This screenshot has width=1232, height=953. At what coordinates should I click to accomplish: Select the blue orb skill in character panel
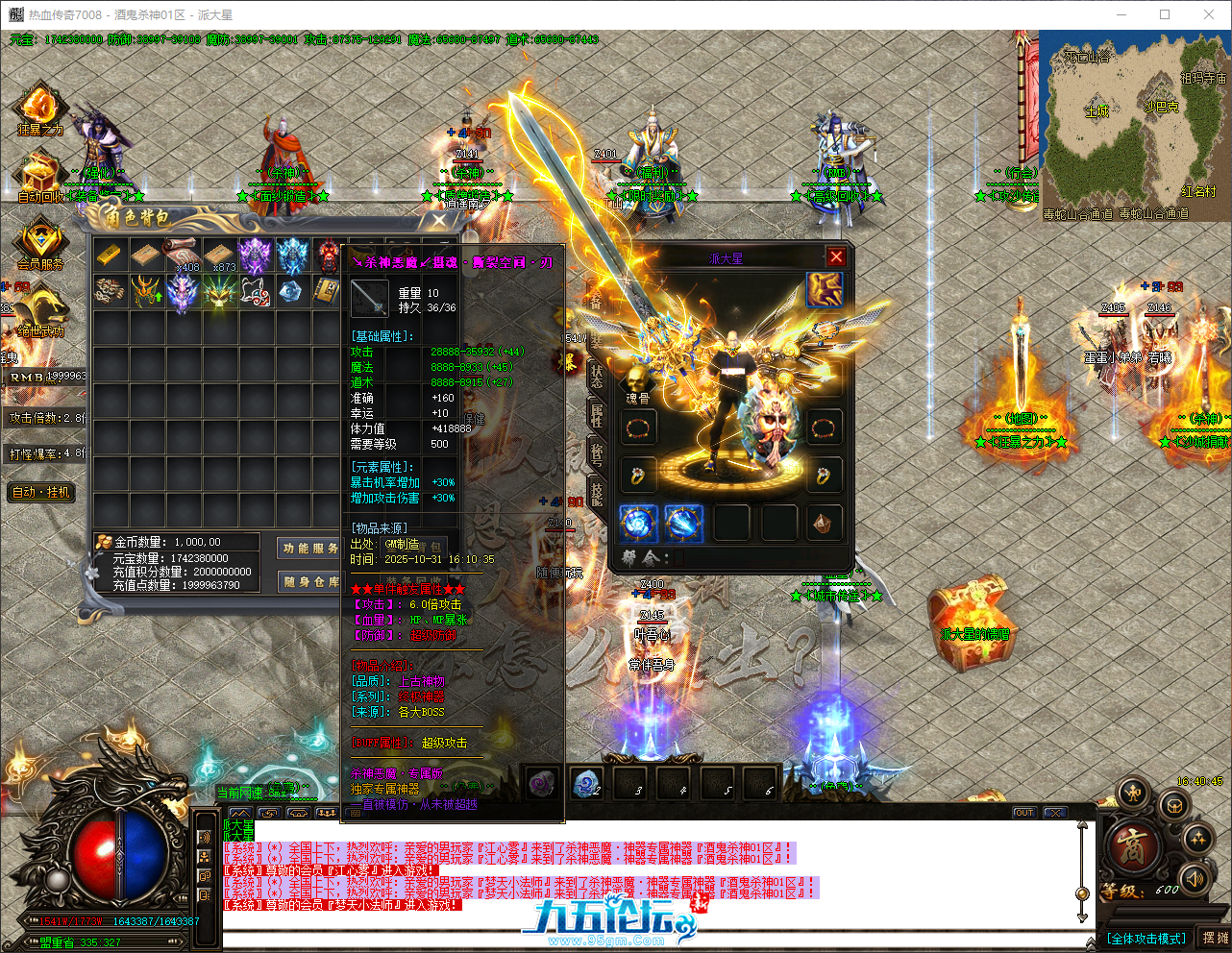tap(637, 525)
